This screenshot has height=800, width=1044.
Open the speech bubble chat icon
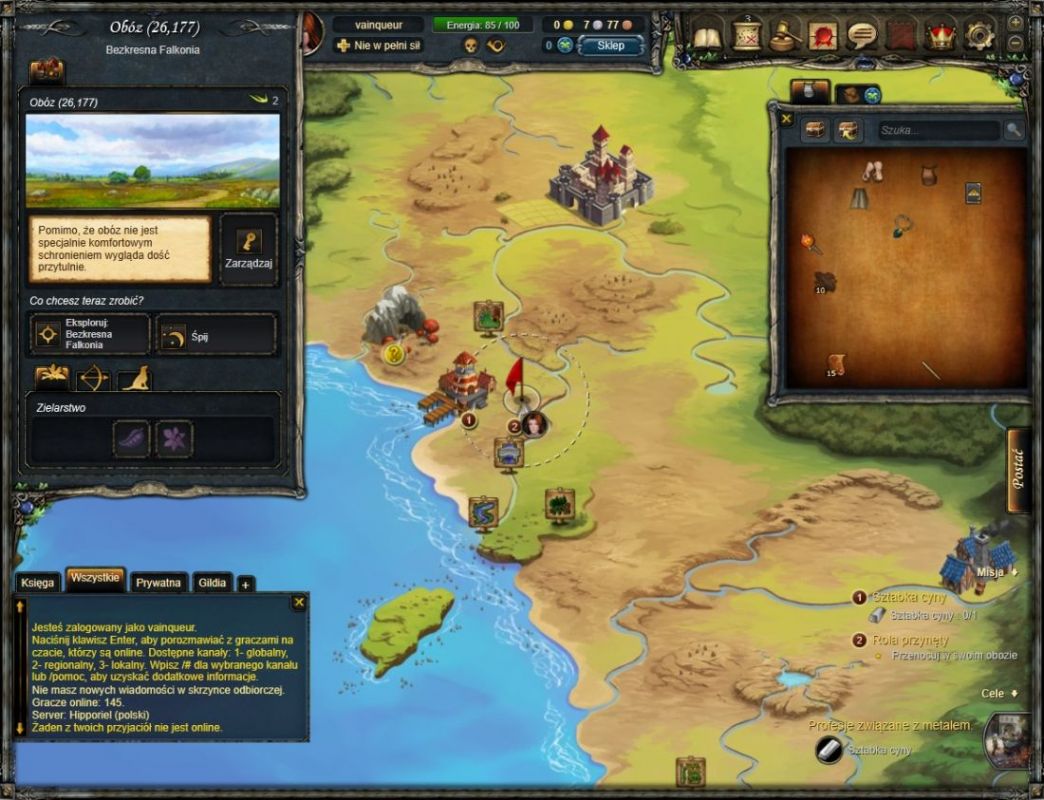point(862,36)
